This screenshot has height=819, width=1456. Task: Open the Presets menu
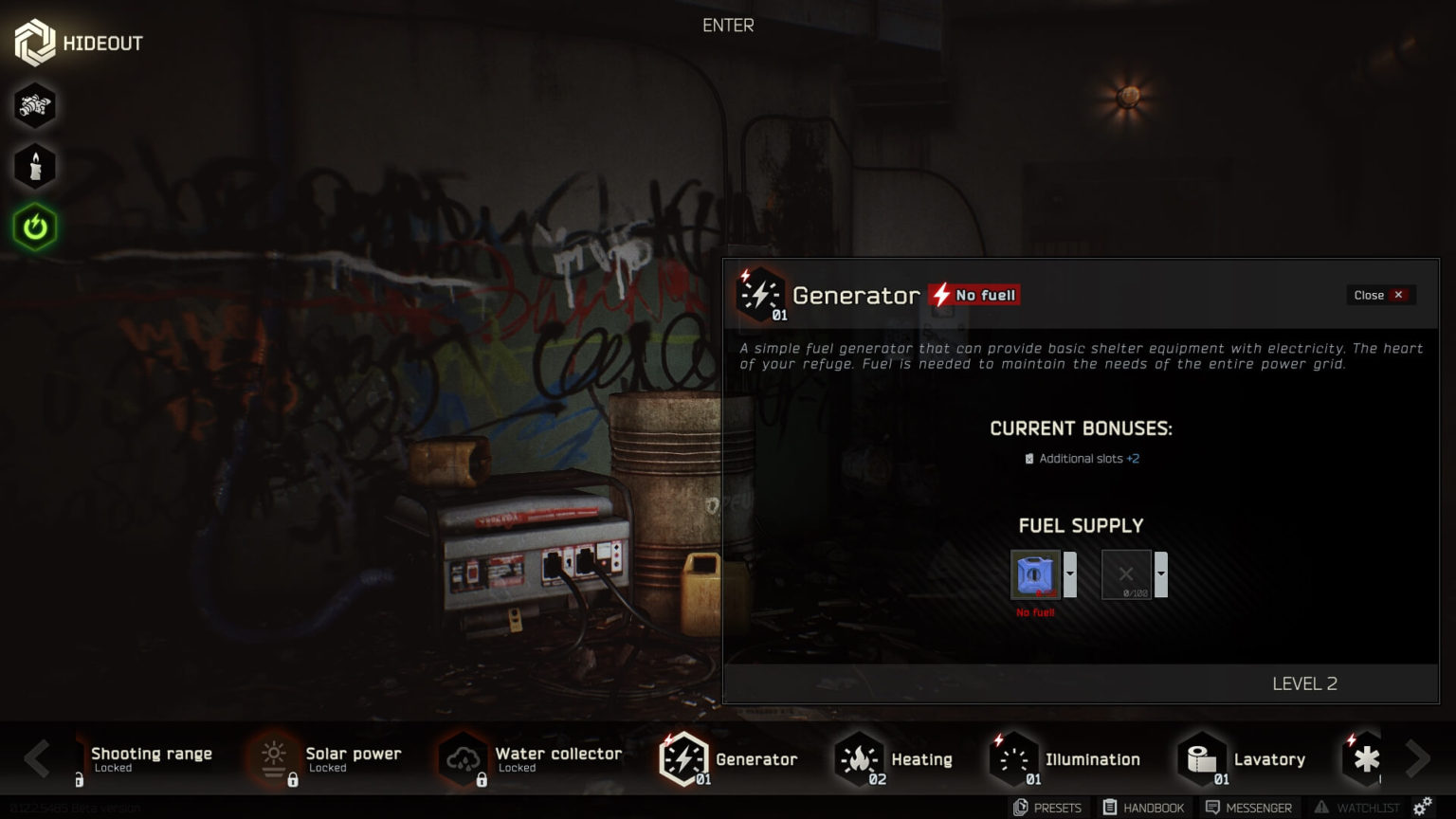tap(1047, 808)
